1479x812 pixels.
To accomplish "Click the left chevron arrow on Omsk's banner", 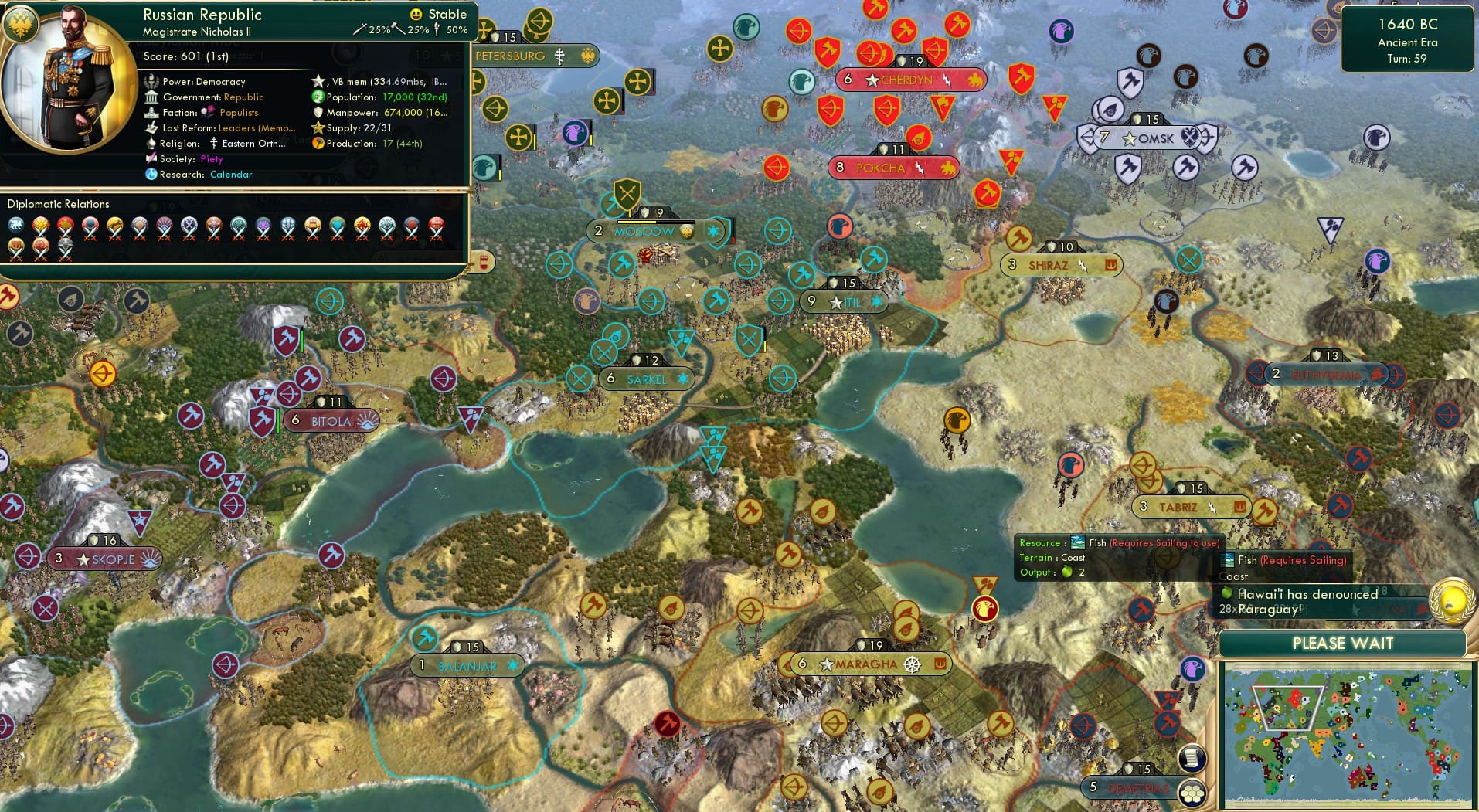I will pyautogui.click(x=1088, y=138).
